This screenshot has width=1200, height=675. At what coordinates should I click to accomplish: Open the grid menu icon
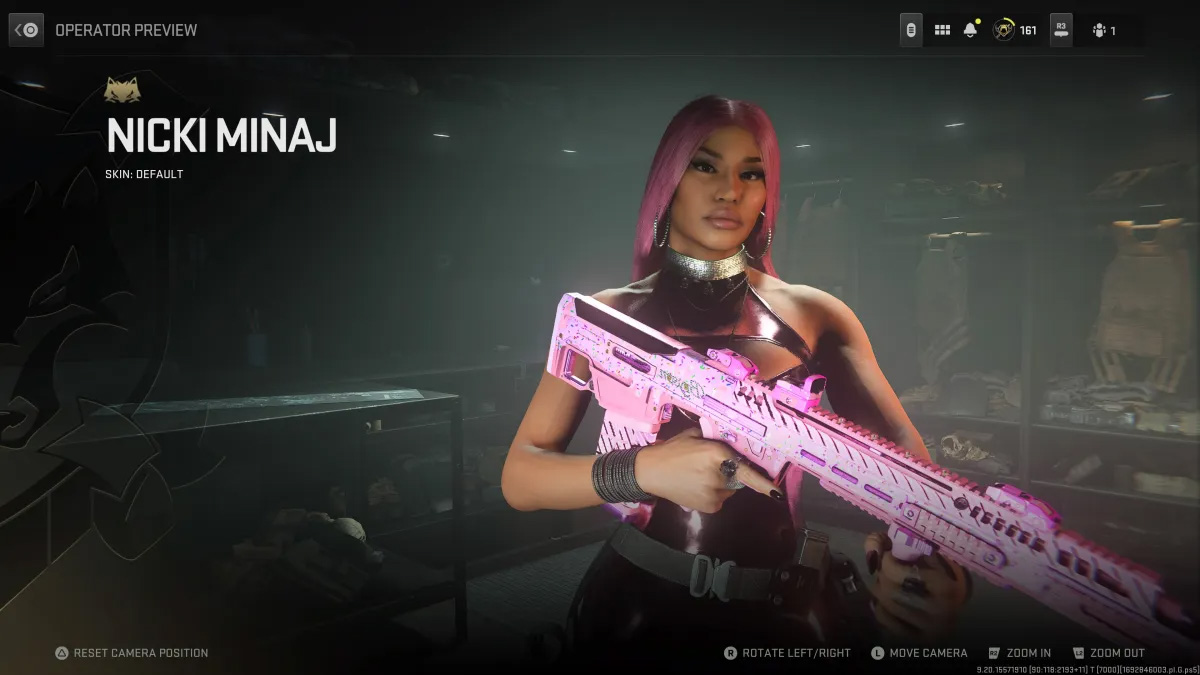coord(942,30)
